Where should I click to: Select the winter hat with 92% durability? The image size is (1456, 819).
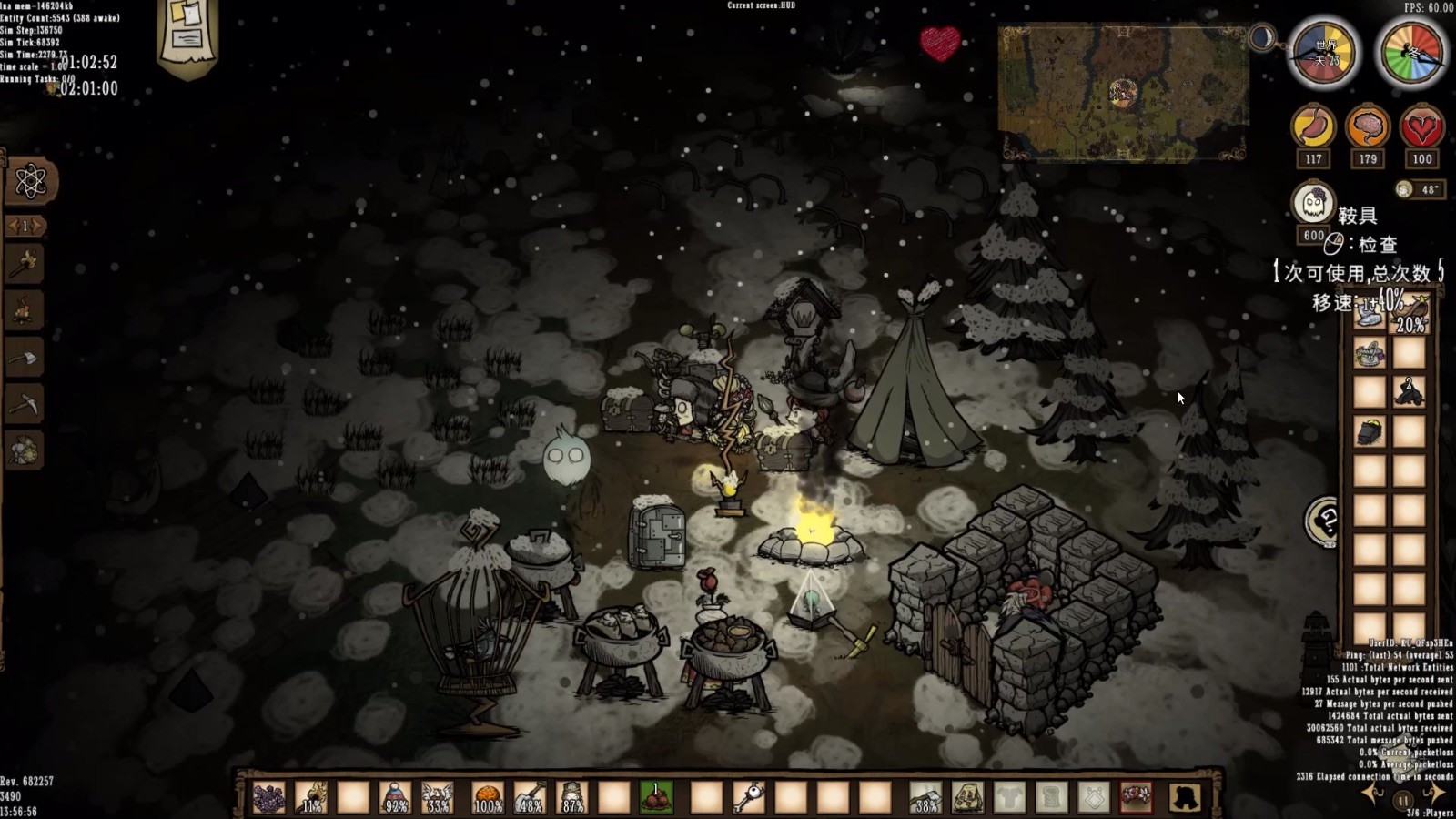[x=396, y=798]
